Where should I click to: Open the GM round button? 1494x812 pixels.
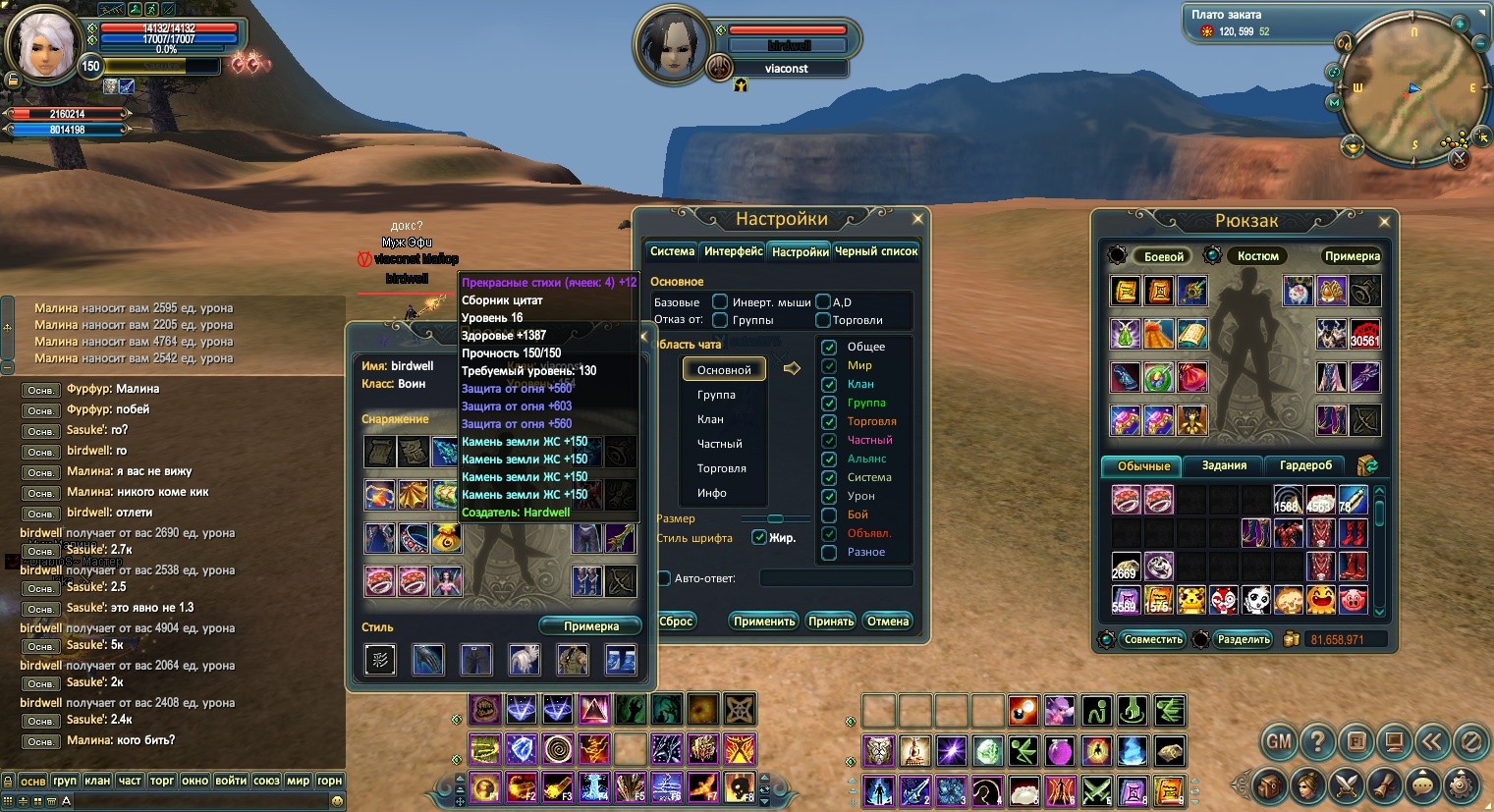coord(1279,741)
